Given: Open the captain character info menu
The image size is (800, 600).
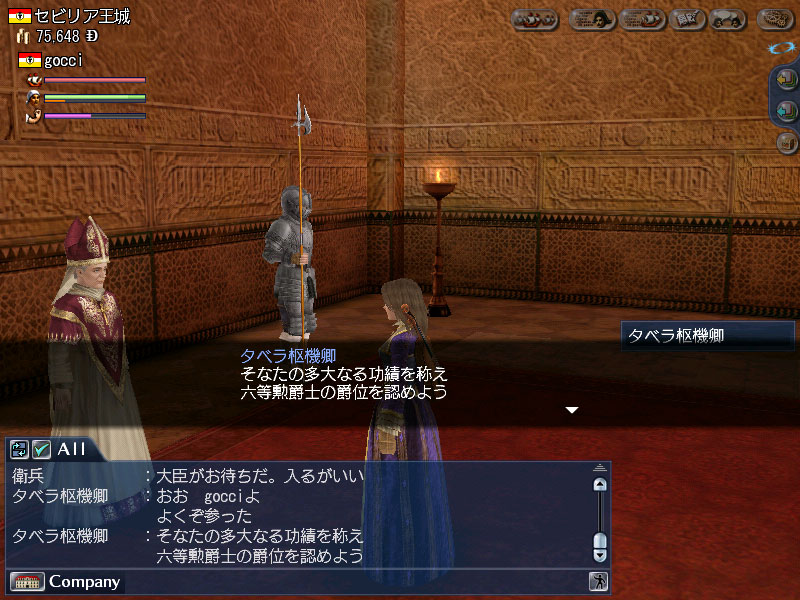Looking at the screenshot, I should (x=593, y=19).
